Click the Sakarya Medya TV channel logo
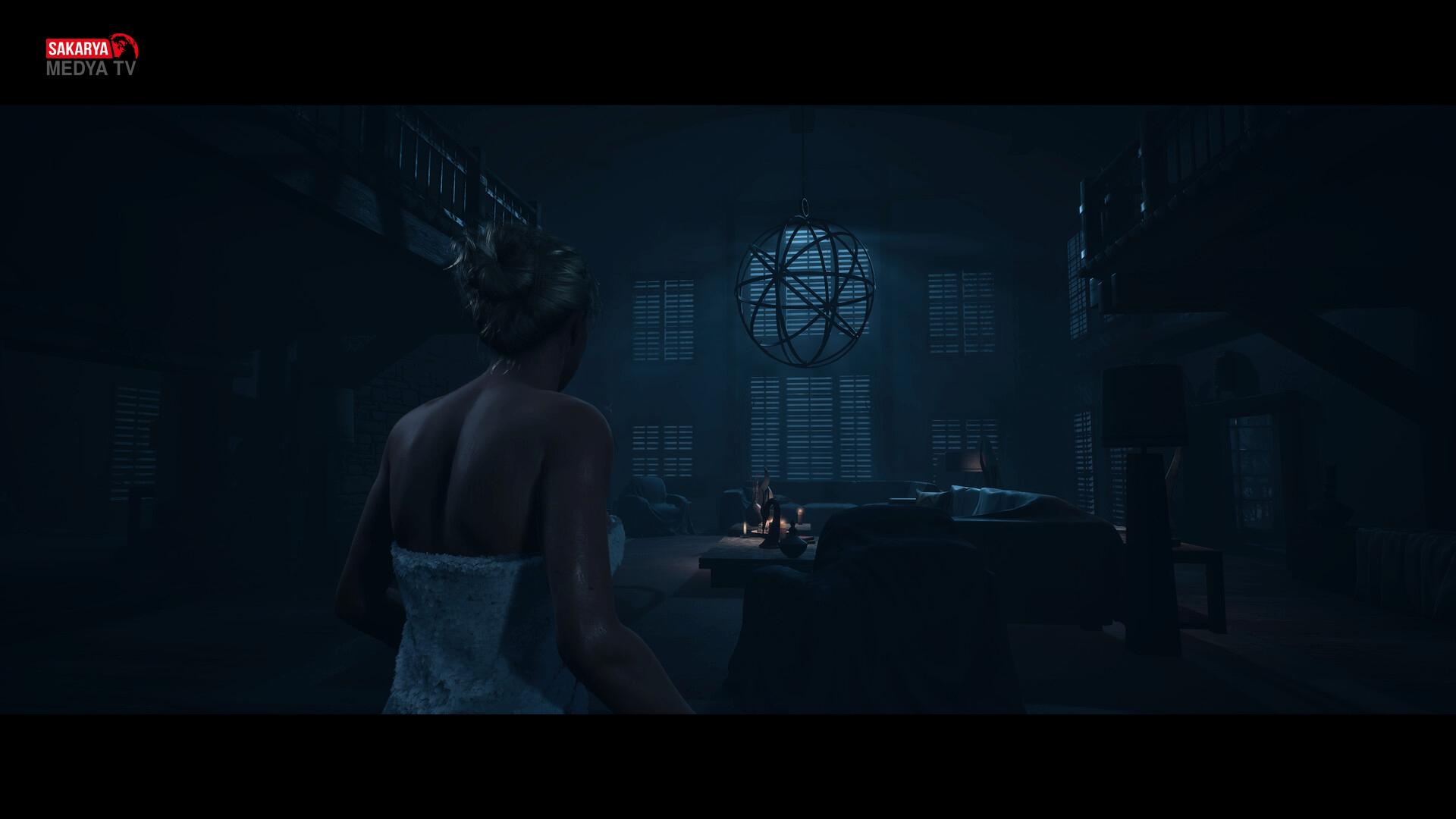Image resolution: width=1456 pixels, height=819 pixels. tap(93, 55)
